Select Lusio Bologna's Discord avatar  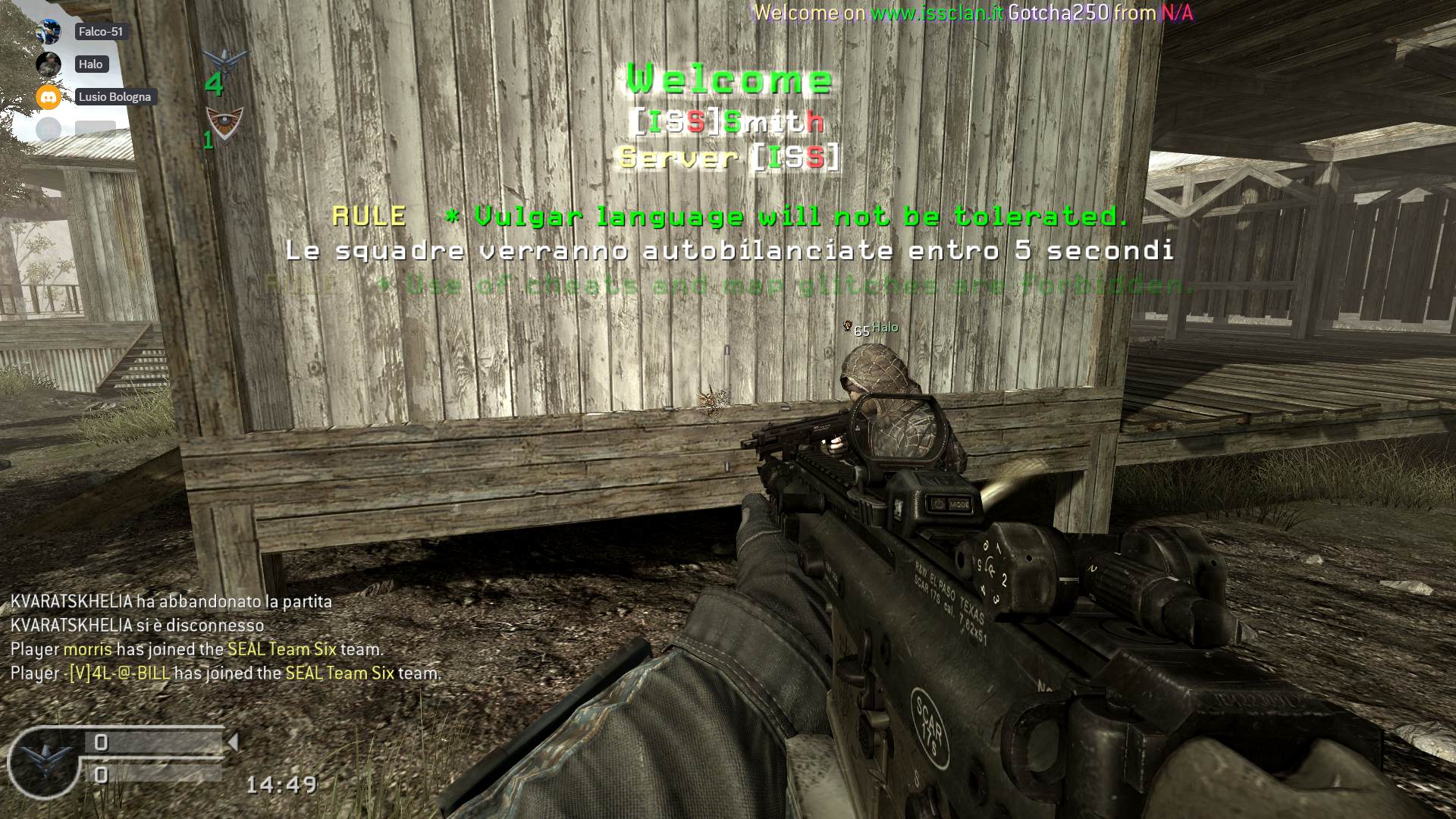49,97
